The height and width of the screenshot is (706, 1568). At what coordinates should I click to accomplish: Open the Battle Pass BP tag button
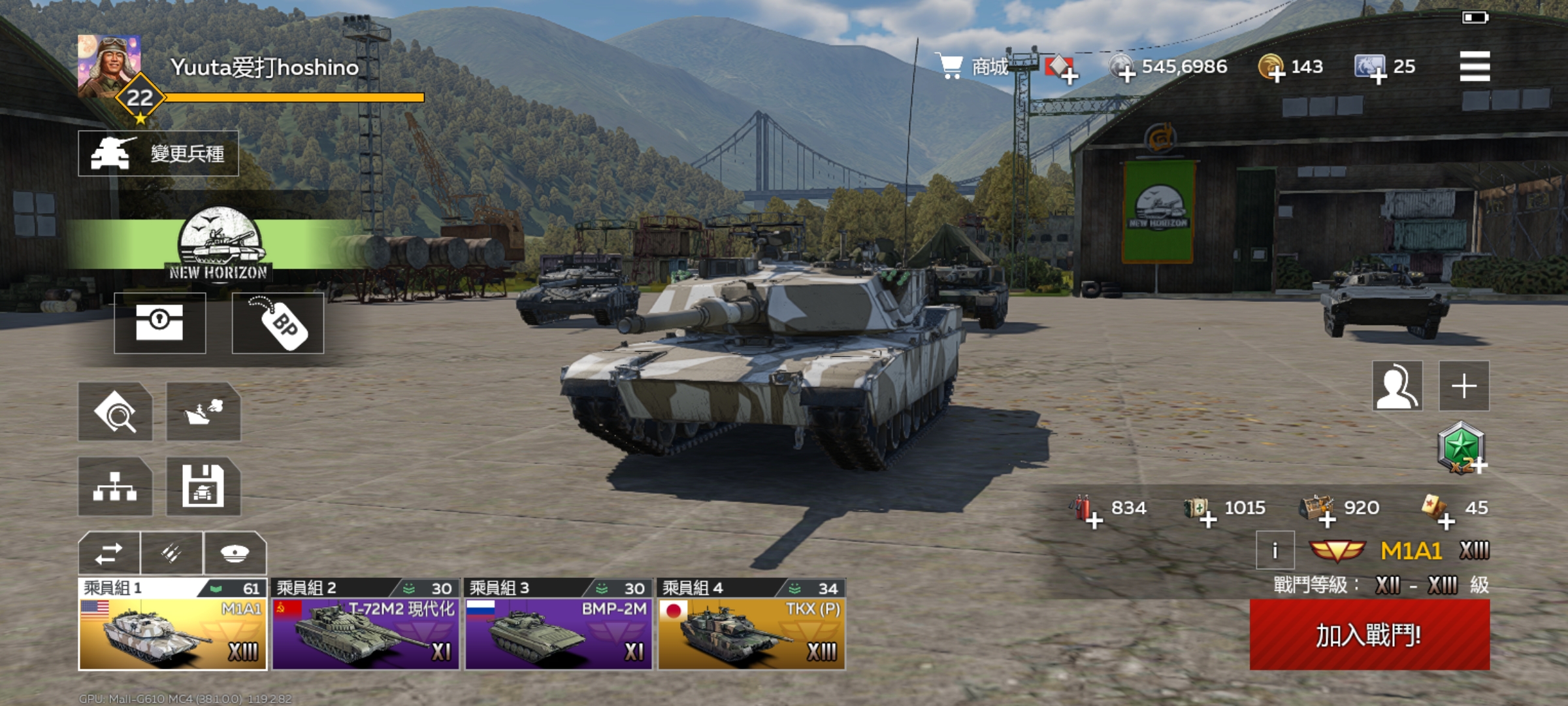(278, 323)
